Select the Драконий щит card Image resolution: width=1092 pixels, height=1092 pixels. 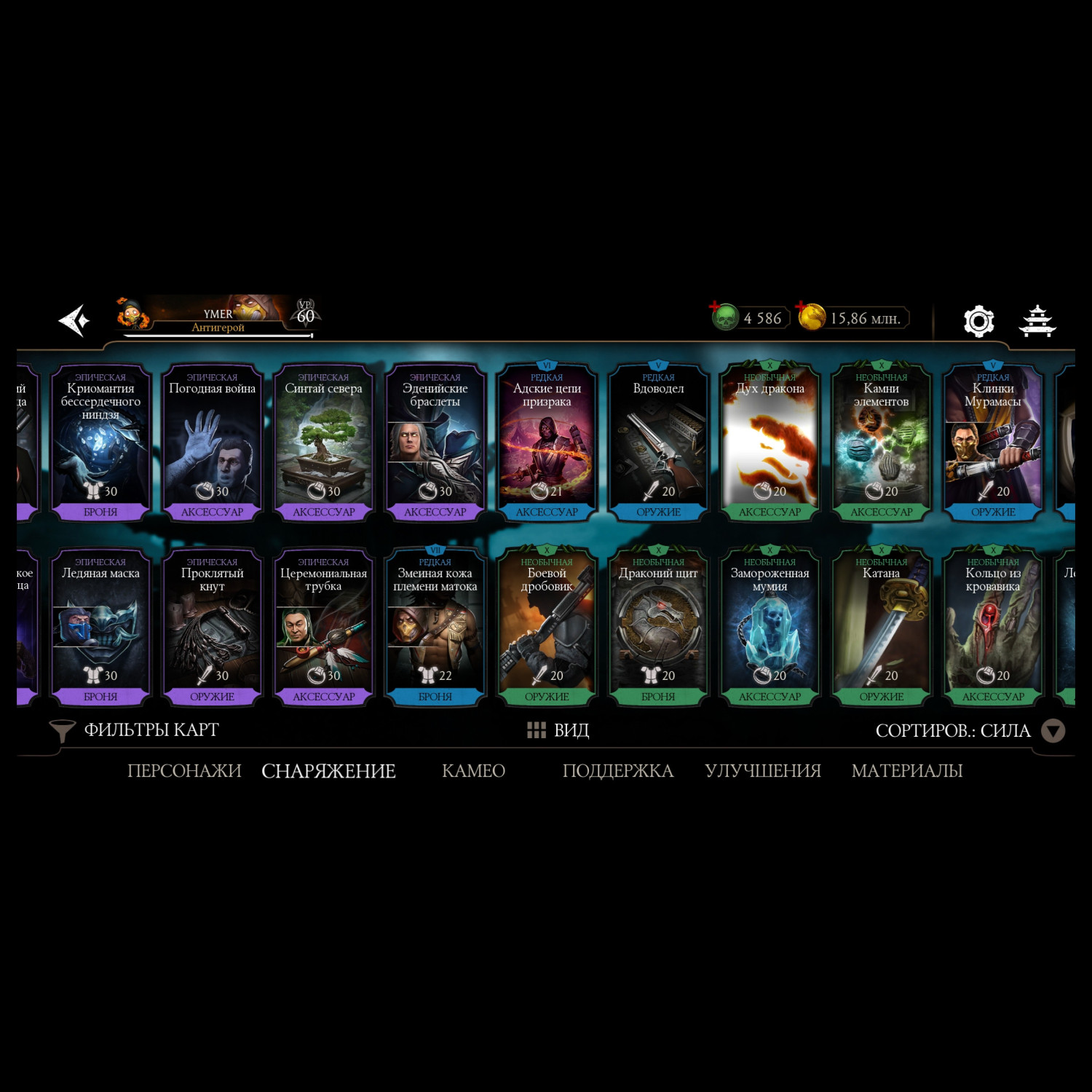tap(658, 627)
